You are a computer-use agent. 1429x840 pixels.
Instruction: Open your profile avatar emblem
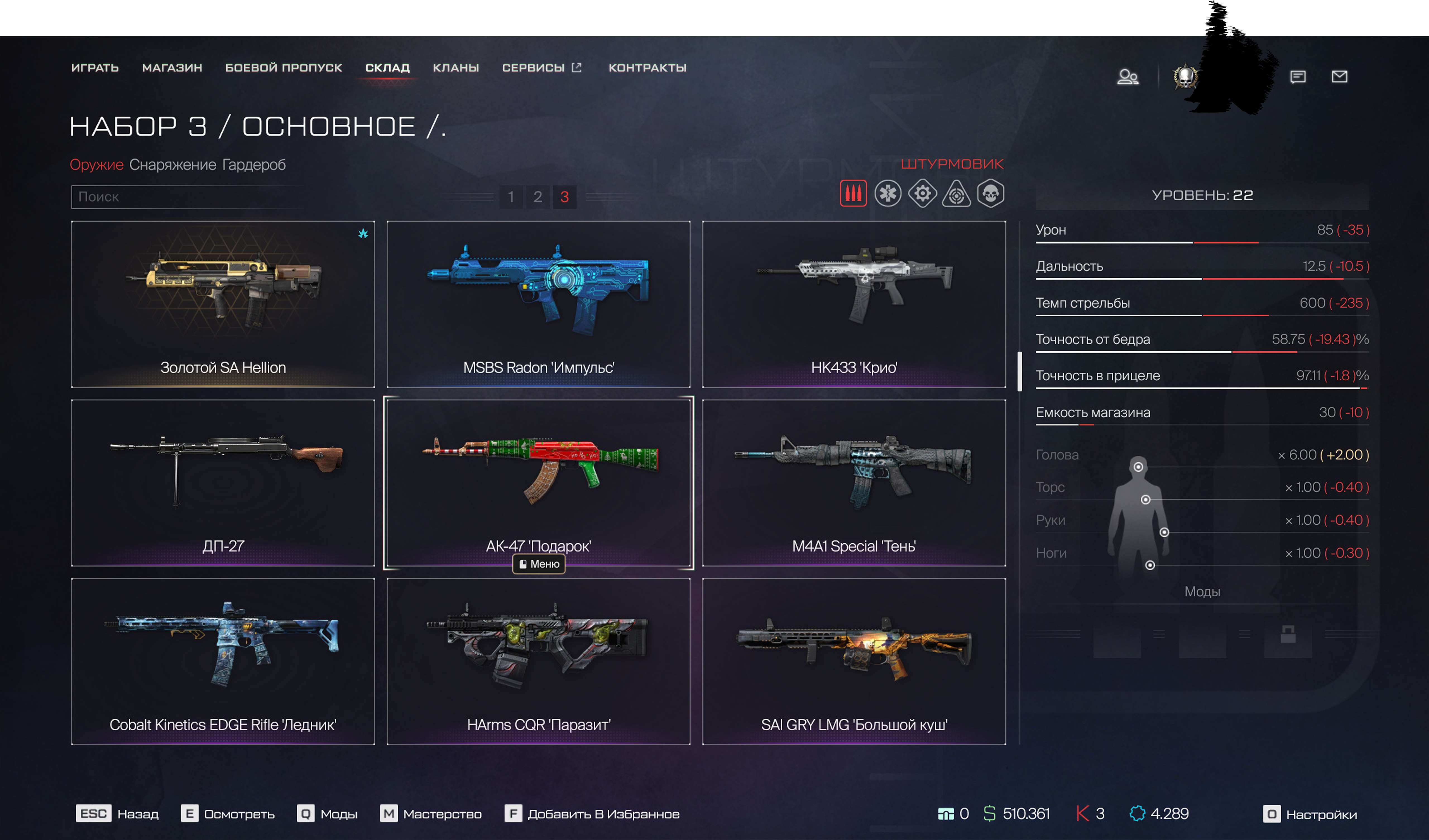[x=1186, y=76]
